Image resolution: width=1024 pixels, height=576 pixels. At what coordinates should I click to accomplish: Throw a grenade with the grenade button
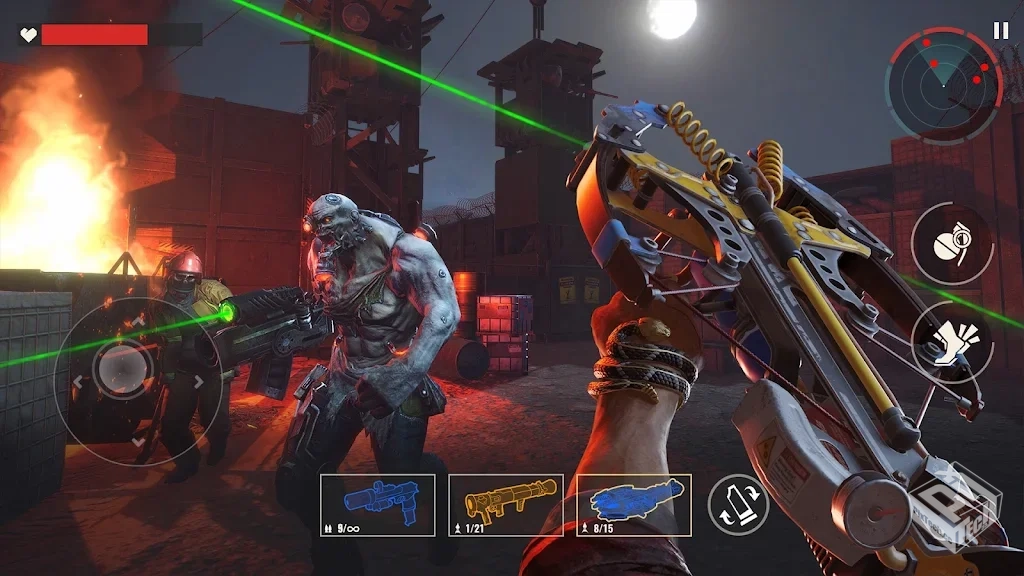[x=951, y=245]
